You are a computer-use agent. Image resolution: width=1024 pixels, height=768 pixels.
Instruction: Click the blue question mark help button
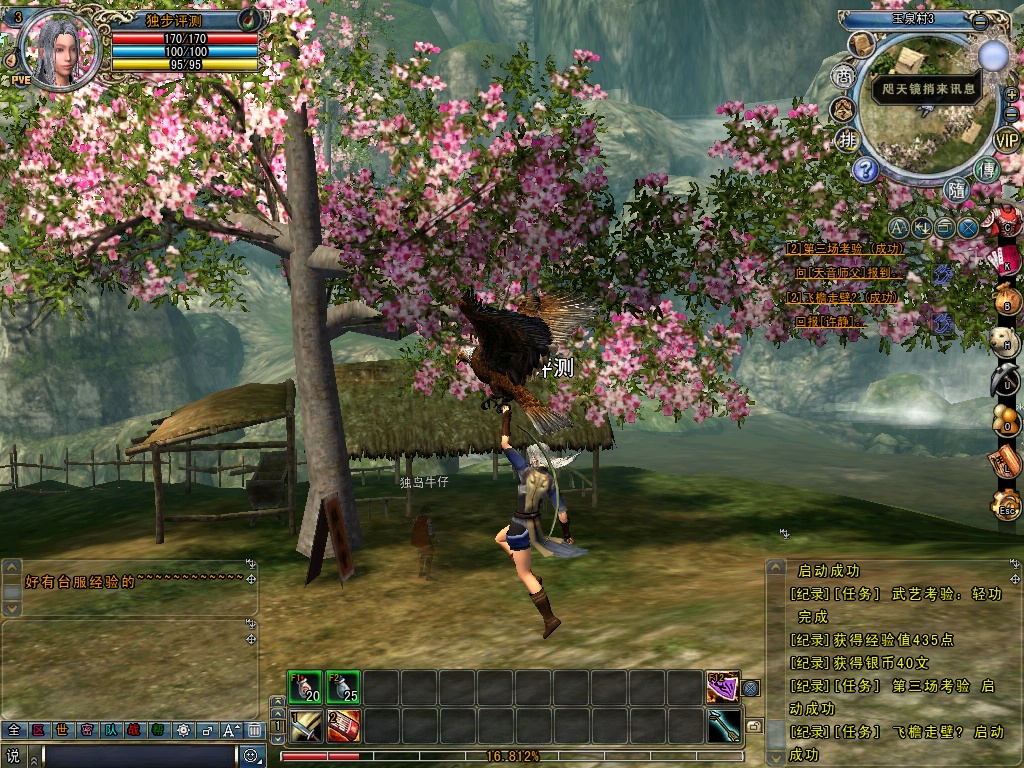click(866, 169)
